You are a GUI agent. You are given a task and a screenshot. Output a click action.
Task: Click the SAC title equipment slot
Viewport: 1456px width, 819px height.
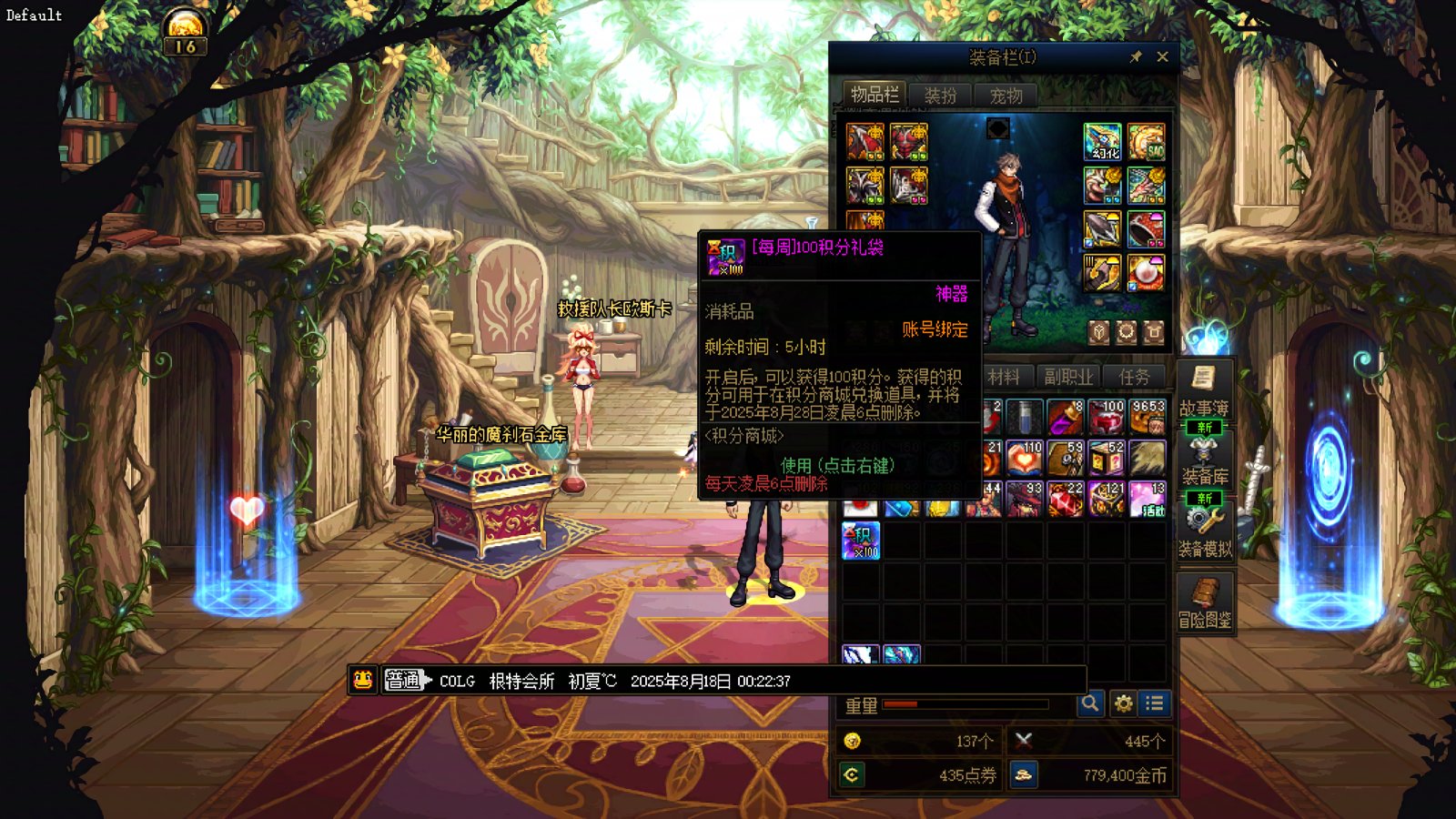[x=1146, y=142]
